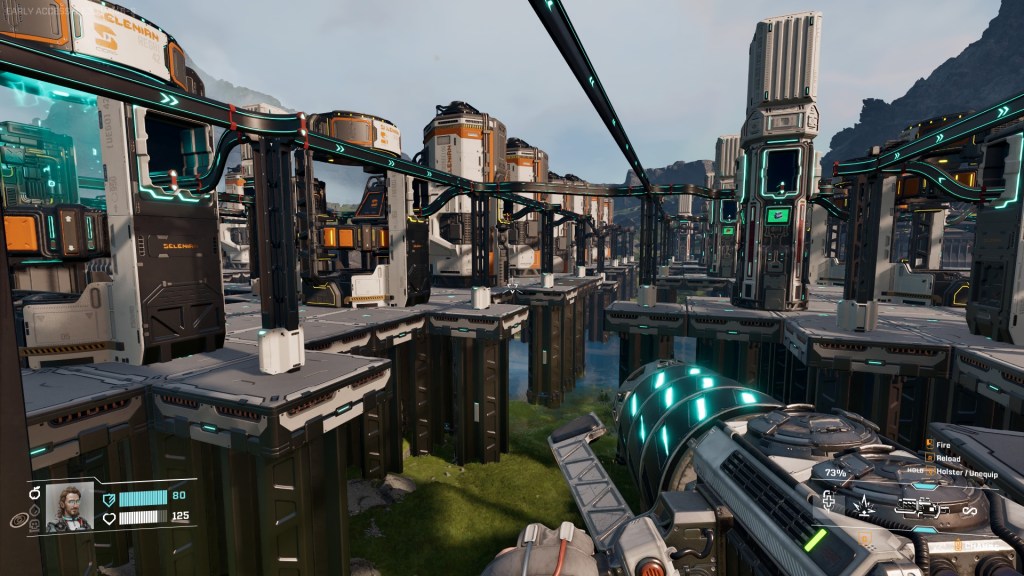
Task: Click the player character portrait
Action: [x=69, y=507]
